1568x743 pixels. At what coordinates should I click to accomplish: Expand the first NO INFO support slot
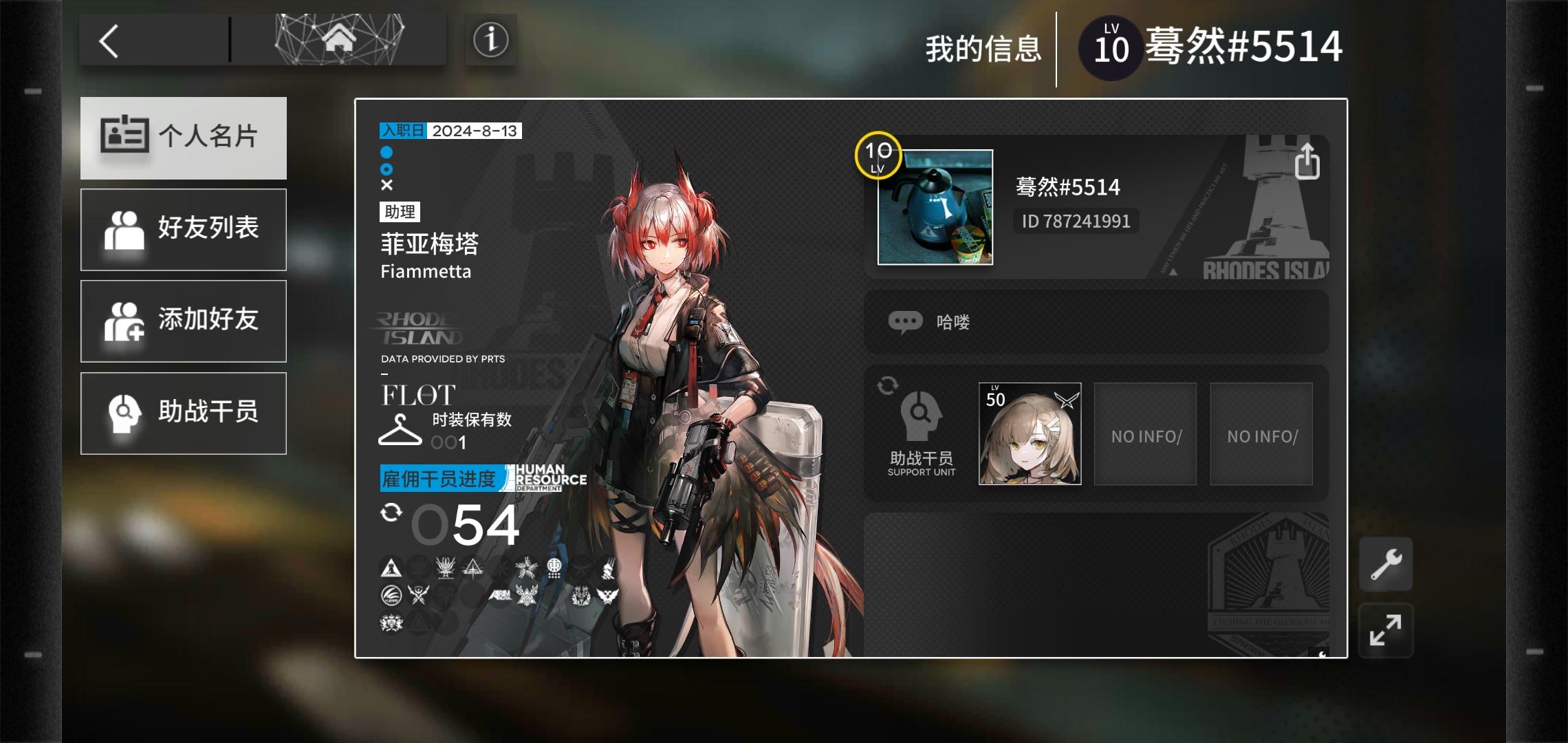click(x=1145, y=435)
